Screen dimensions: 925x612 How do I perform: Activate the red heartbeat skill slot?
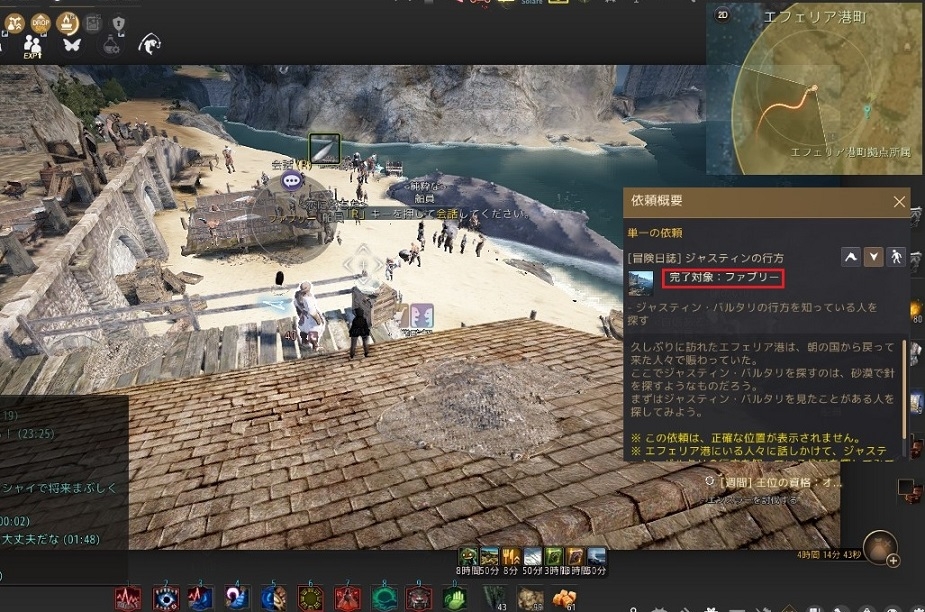click(128, 598)
